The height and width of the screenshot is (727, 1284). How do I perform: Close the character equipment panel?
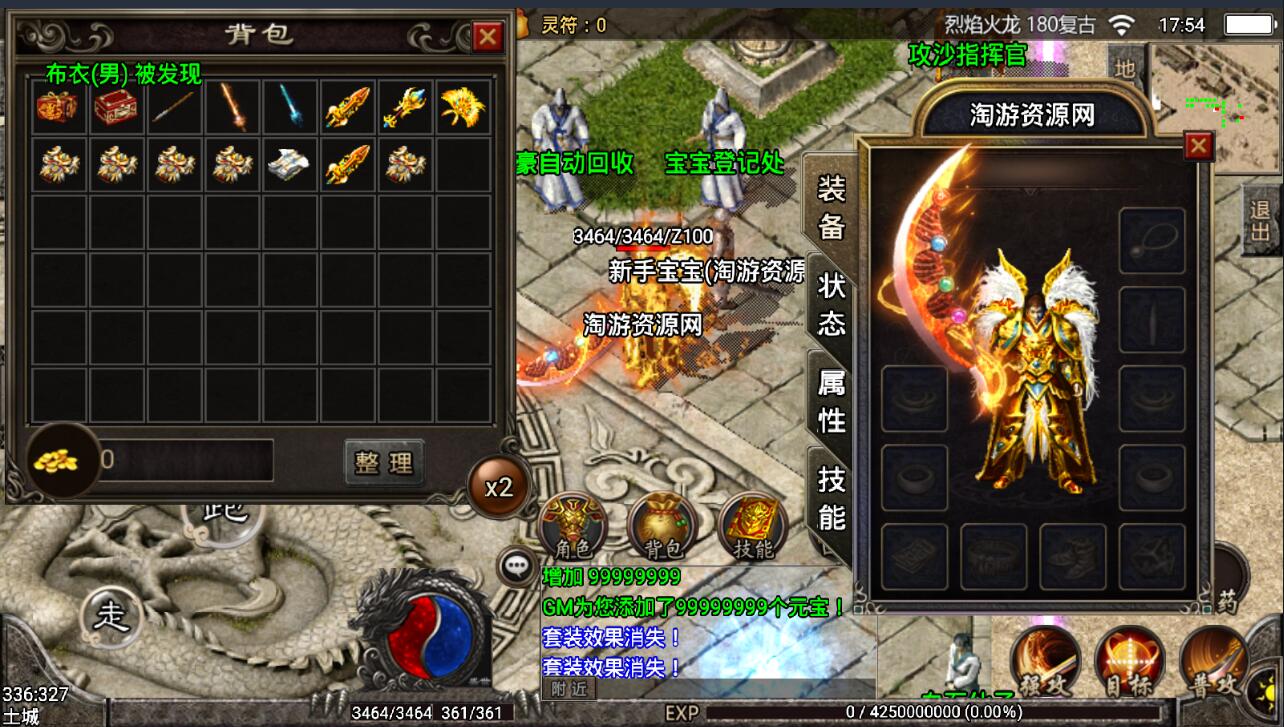[x=1197, y=147]
